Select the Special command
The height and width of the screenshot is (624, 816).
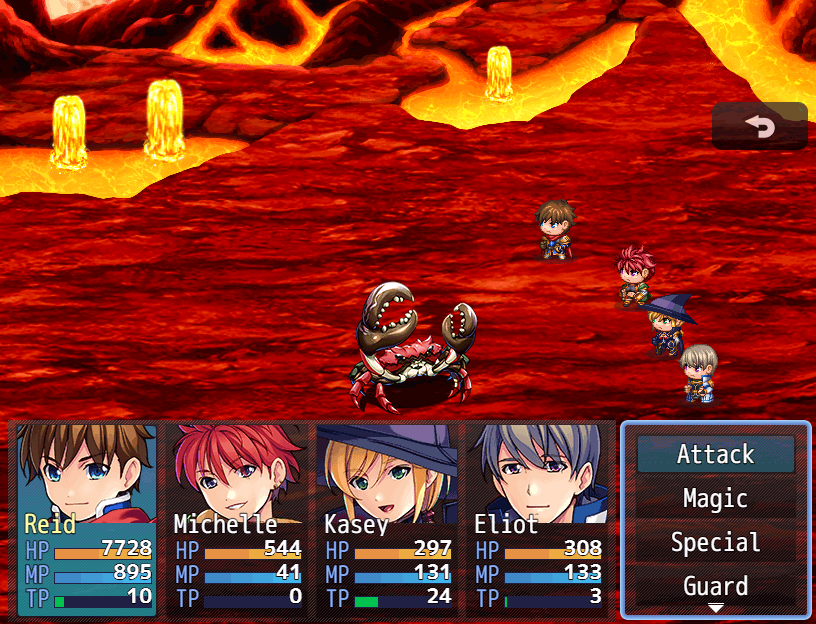715,542
